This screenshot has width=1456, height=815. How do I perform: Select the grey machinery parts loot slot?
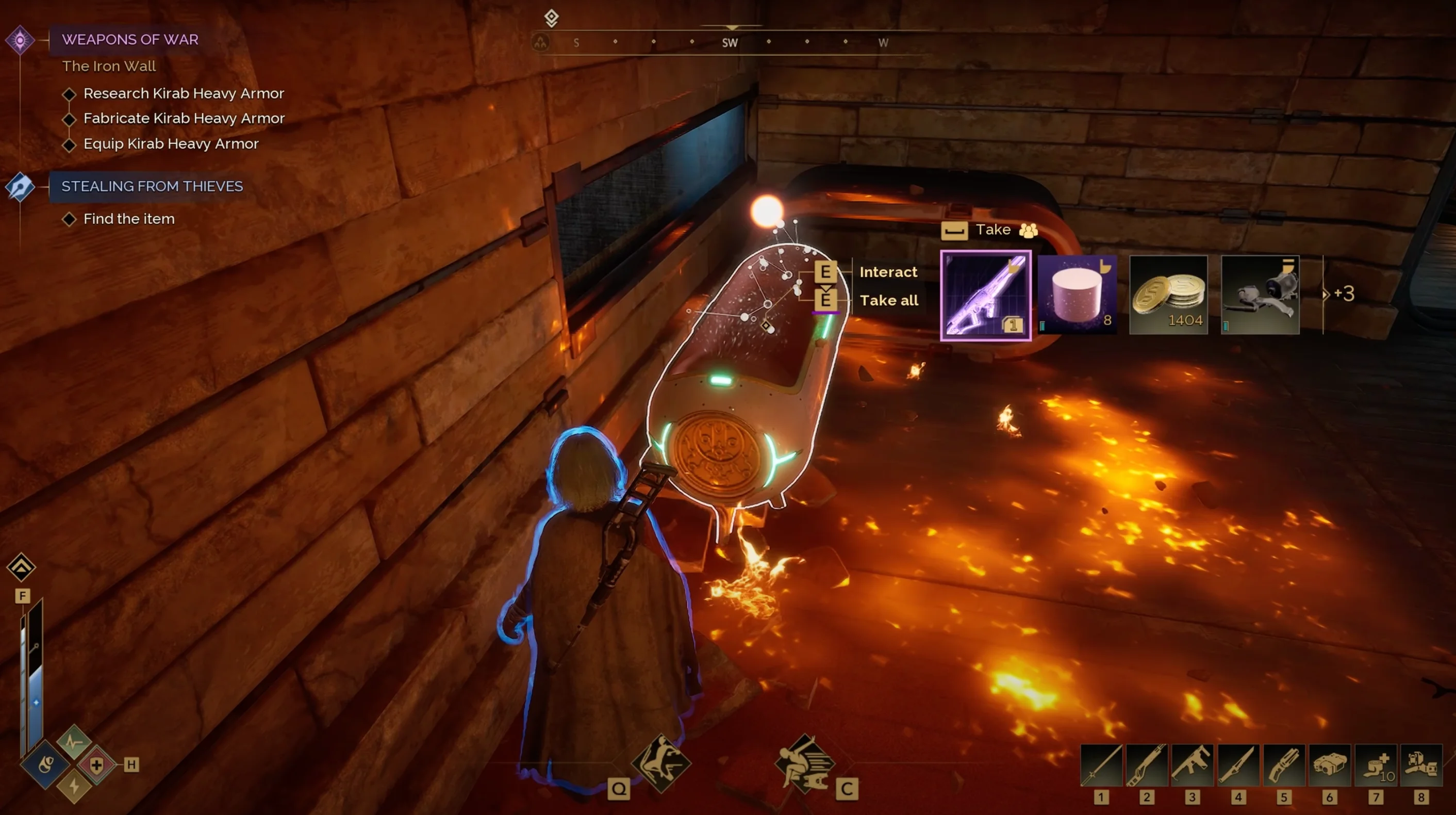pos(1260,295)
